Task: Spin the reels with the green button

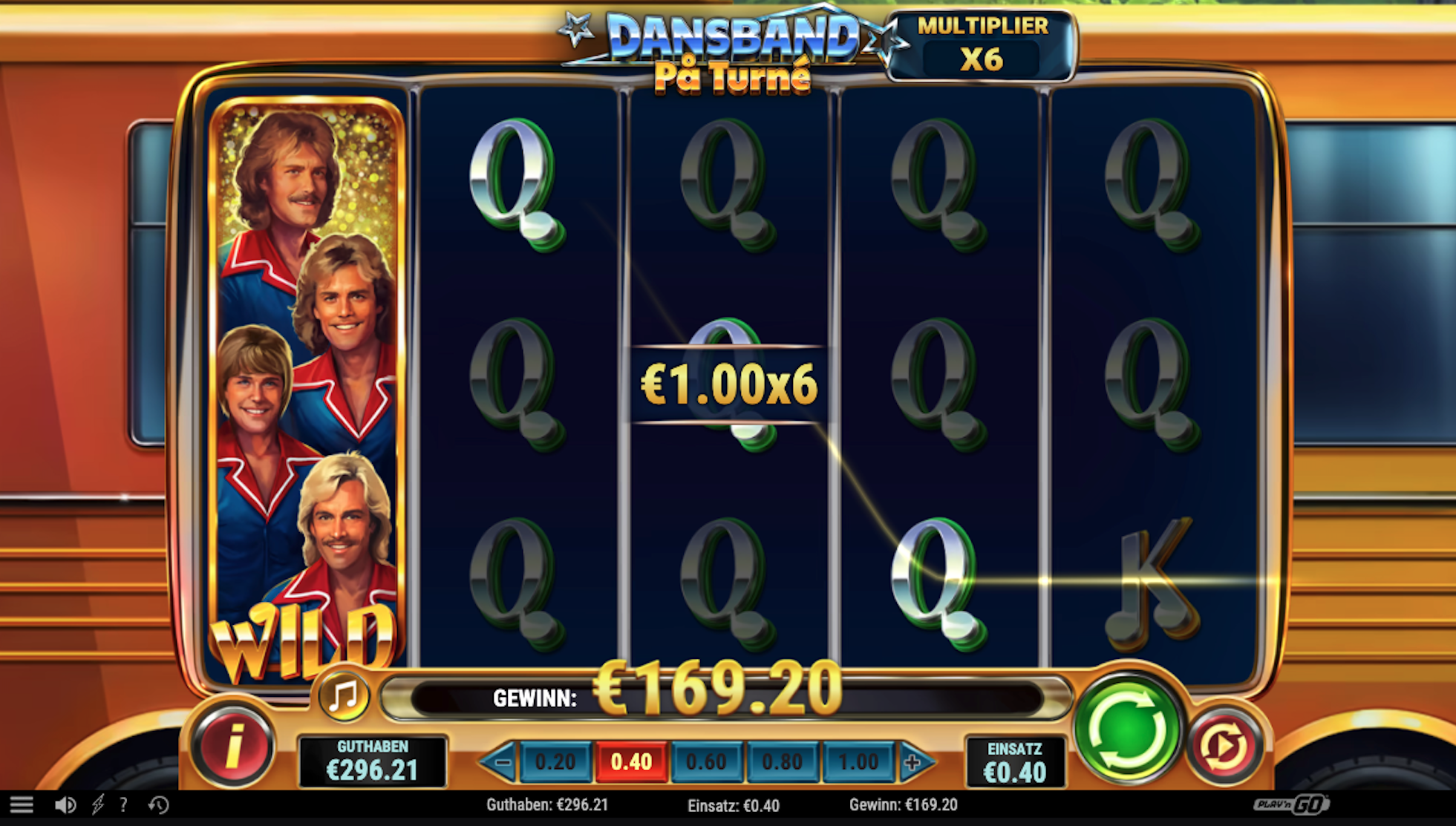Action: coord(1127,729)
